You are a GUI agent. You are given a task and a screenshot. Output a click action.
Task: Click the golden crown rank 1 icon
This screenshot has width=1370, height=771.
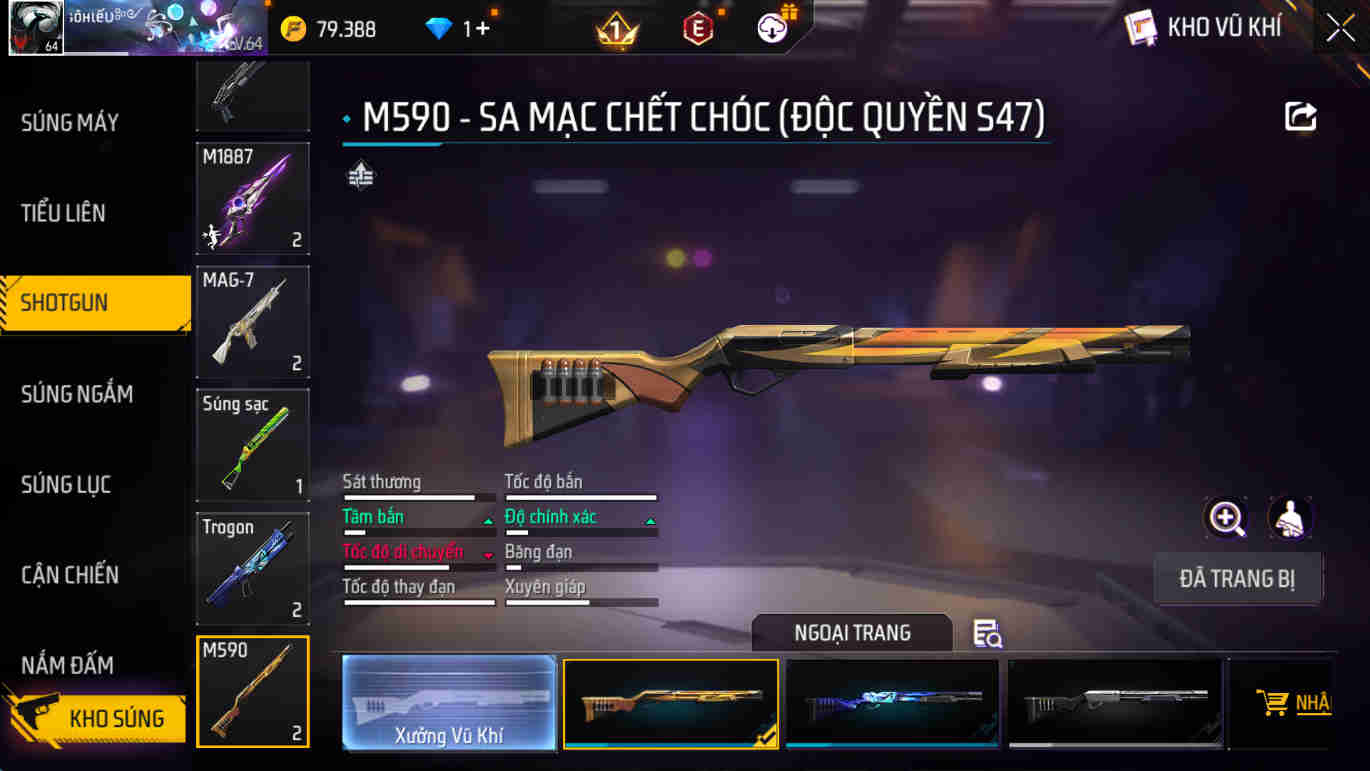617,27
